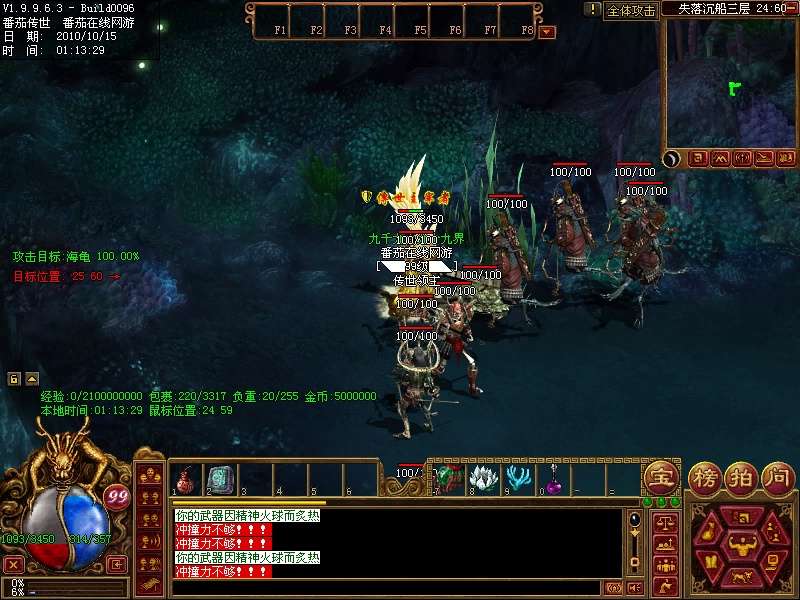Open the 问 help button
The height and width of the screenshot is (600, 800).
point(777,476)
